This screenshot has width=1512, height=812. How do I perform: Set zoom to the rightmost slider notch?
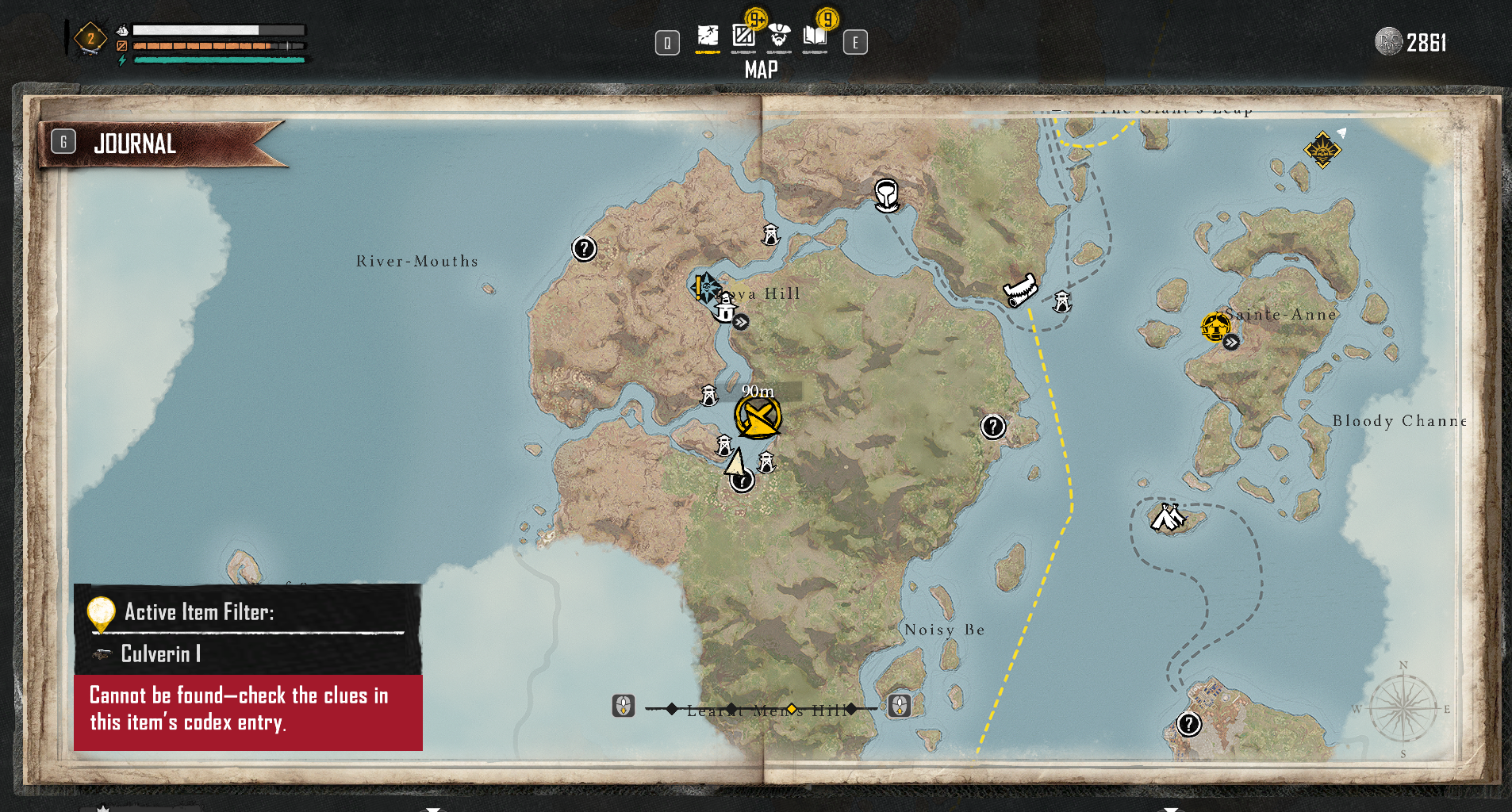coord(851,708)
